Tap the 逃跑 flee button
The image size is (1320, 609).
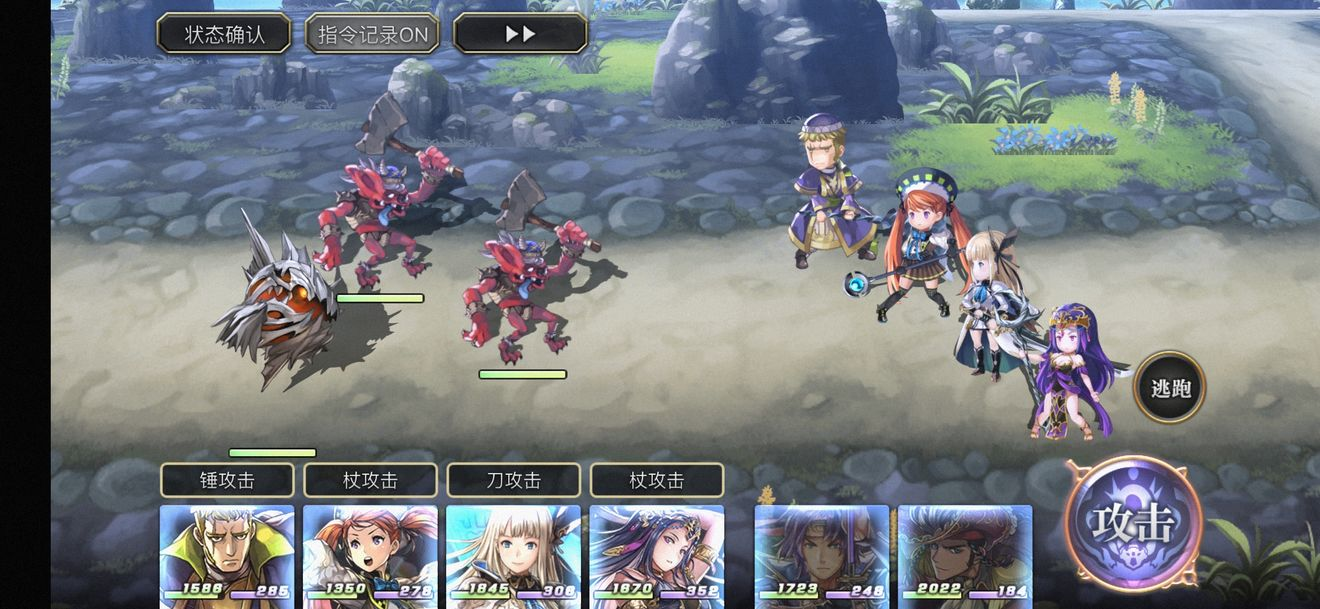tap(1170, 387)
